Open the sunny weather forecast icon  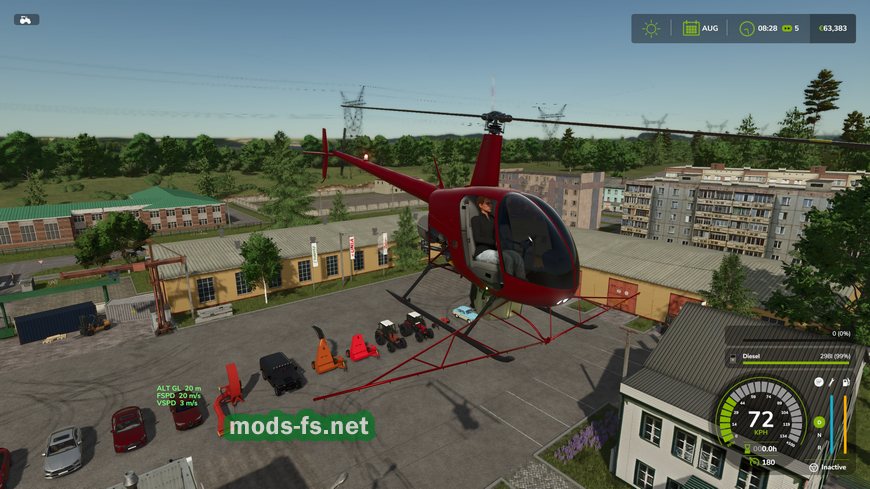click(651, 28)
